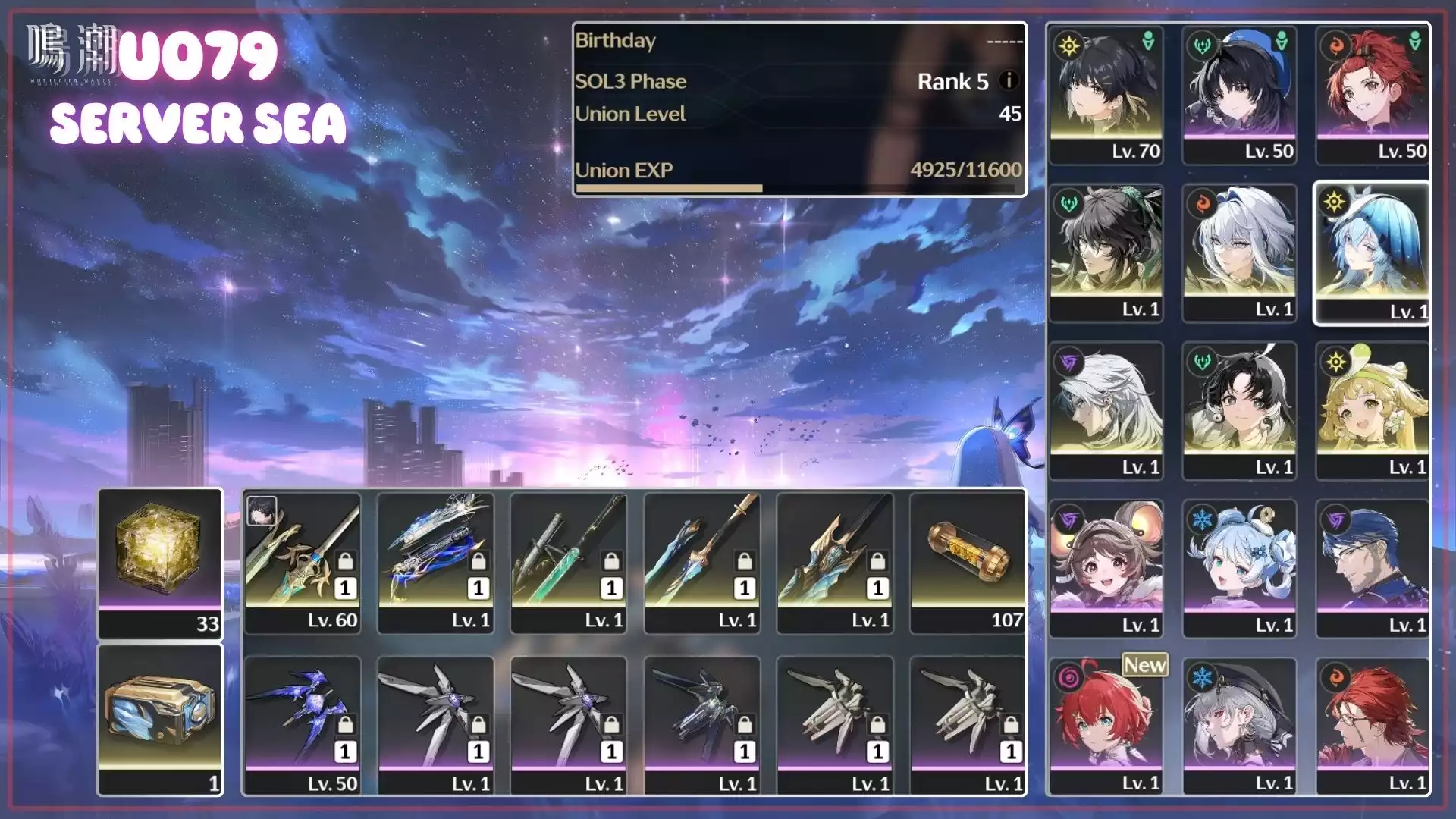Screen dimensions: 1456x819
Task: Choose the red-haired Fusion man with glasses
Action: coord(1373,725)
